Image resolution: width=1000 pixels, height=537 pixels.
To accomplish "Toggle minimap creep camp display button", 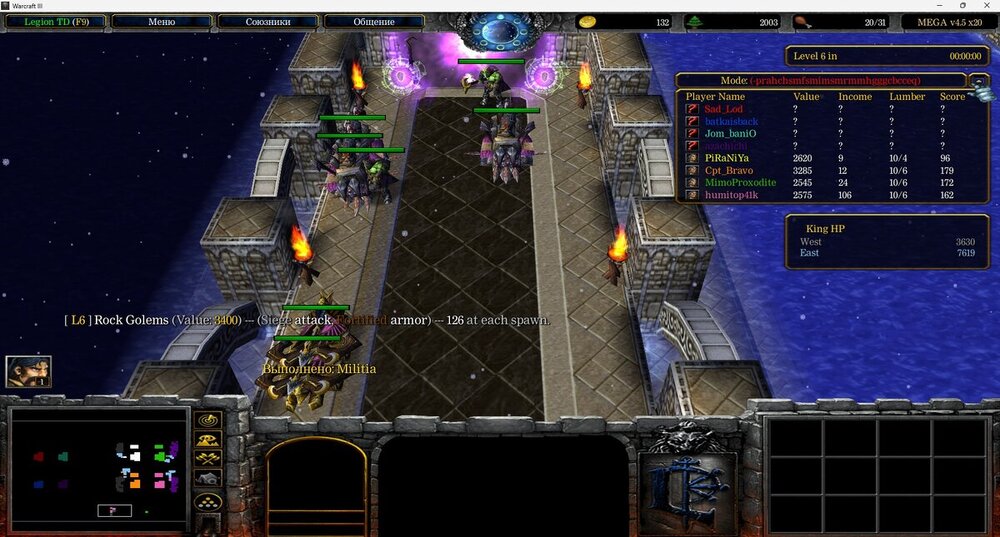I will click(x=209, y=479).
